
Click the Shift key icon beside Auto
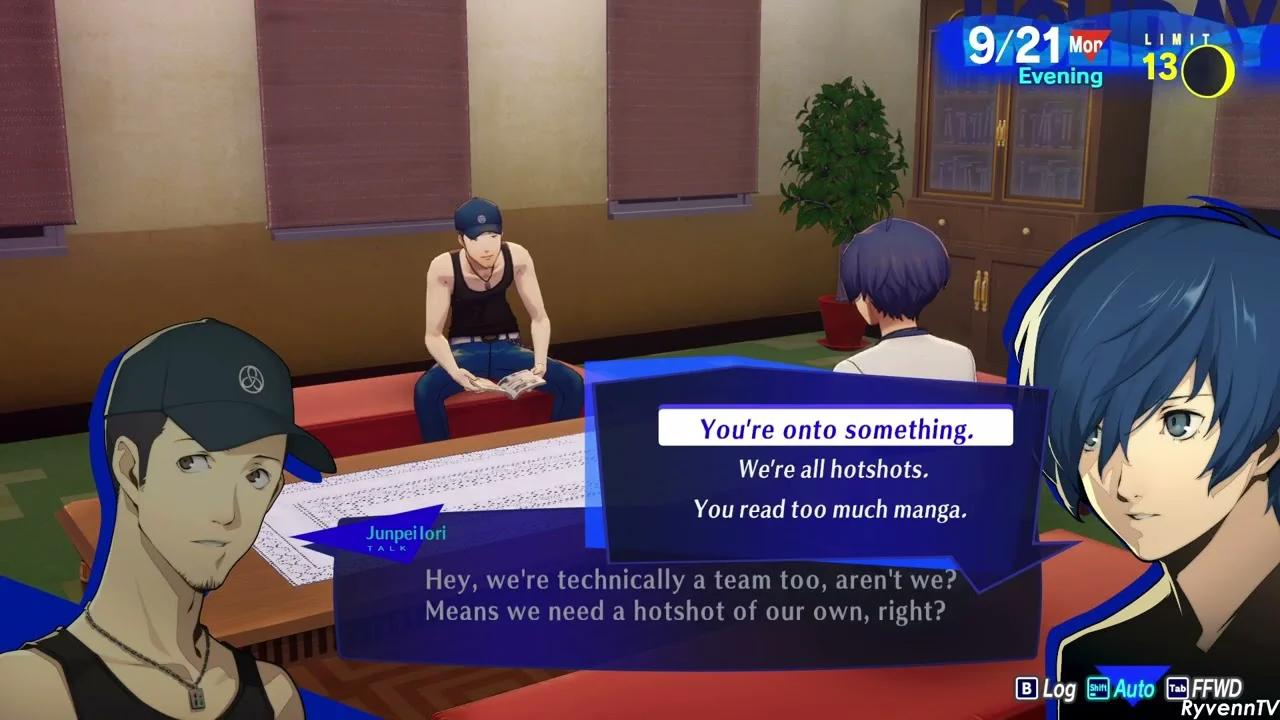pos(1098,689)
